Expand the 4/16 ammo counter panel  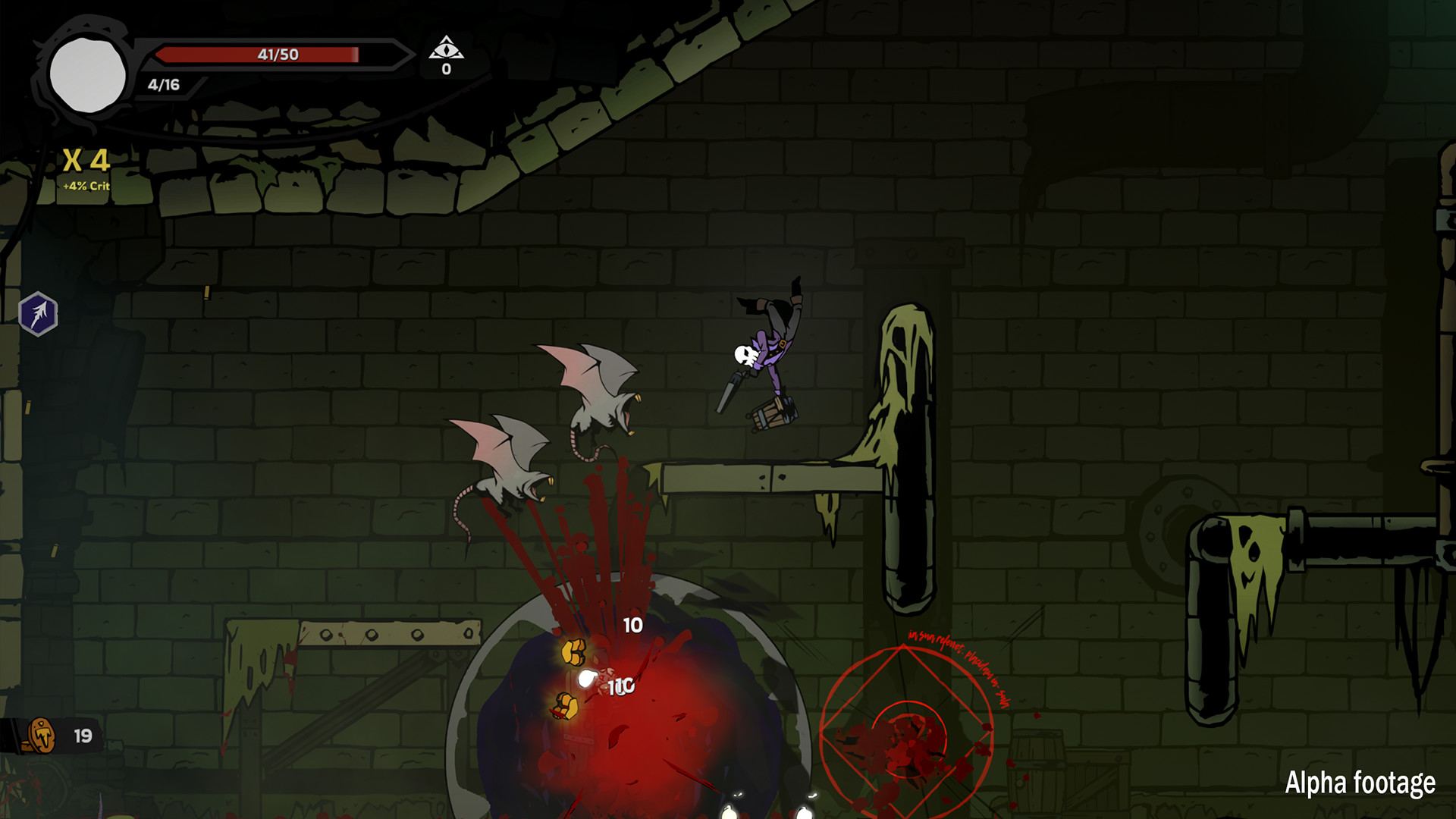click(x=163, y=85)
